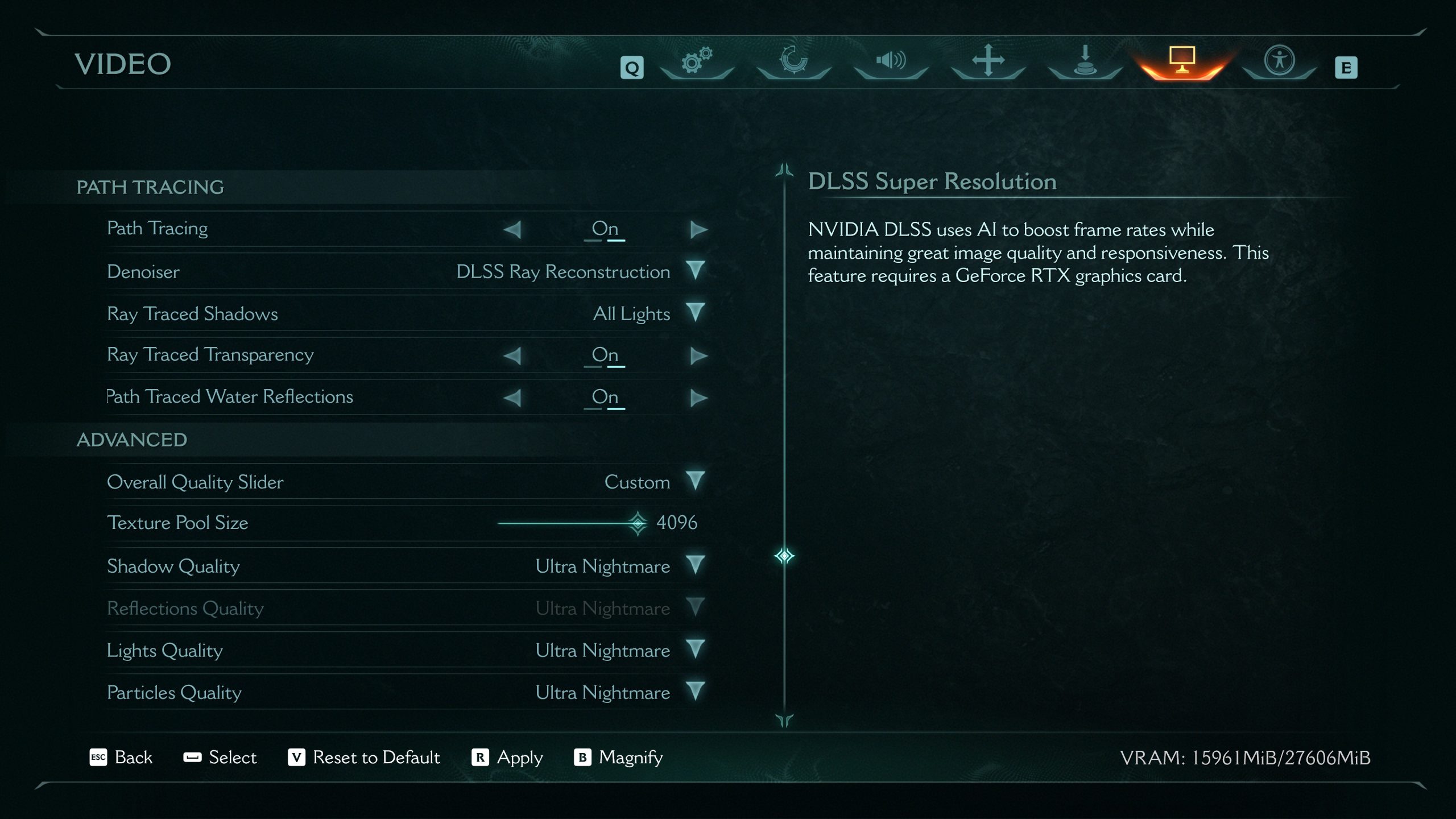Click the settings list scrollbar handle
Screen dimensions: 1456x819
pos(784,556)
